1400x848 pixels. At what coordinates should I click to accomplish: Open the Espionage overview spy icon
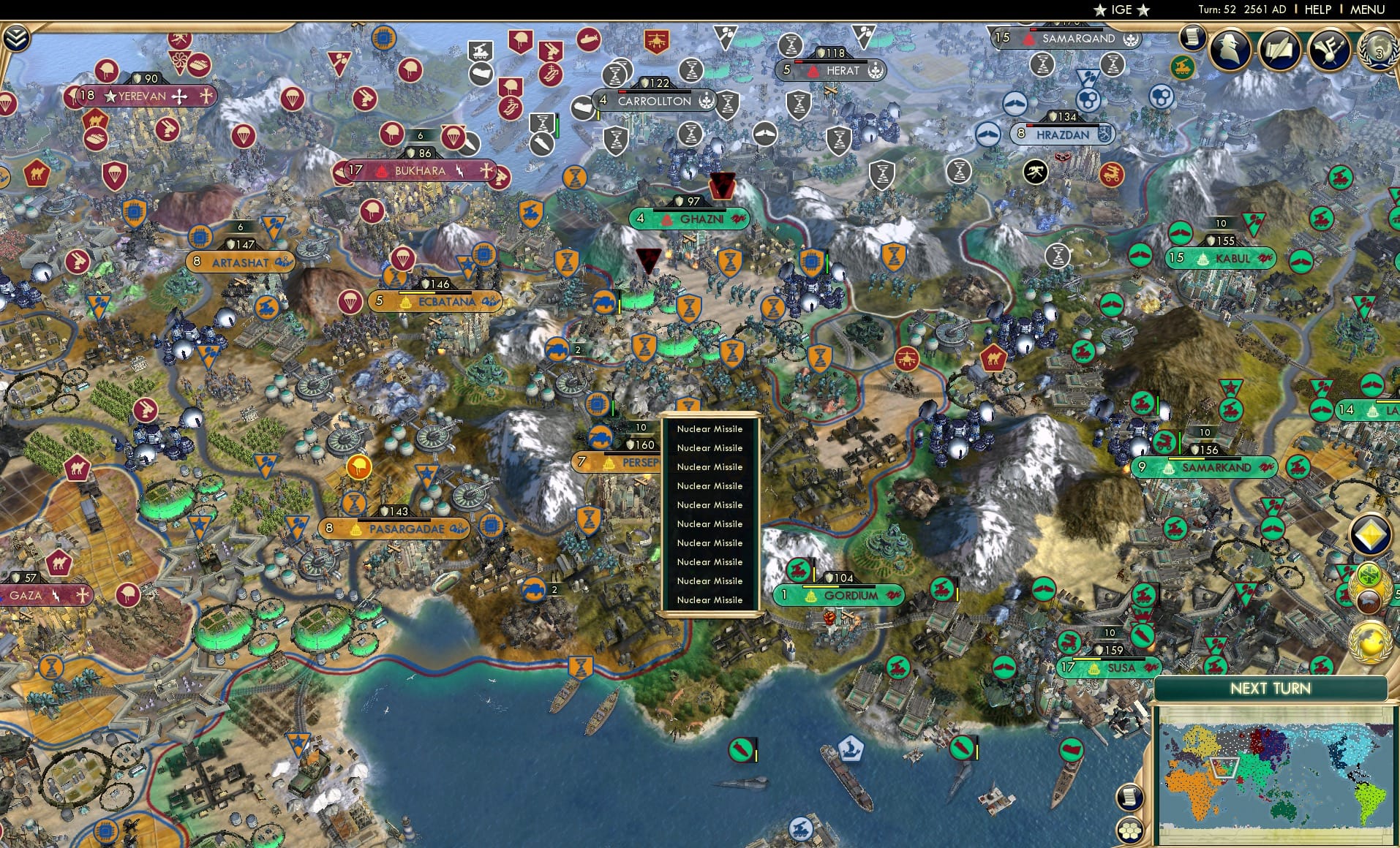(1230, 48)
